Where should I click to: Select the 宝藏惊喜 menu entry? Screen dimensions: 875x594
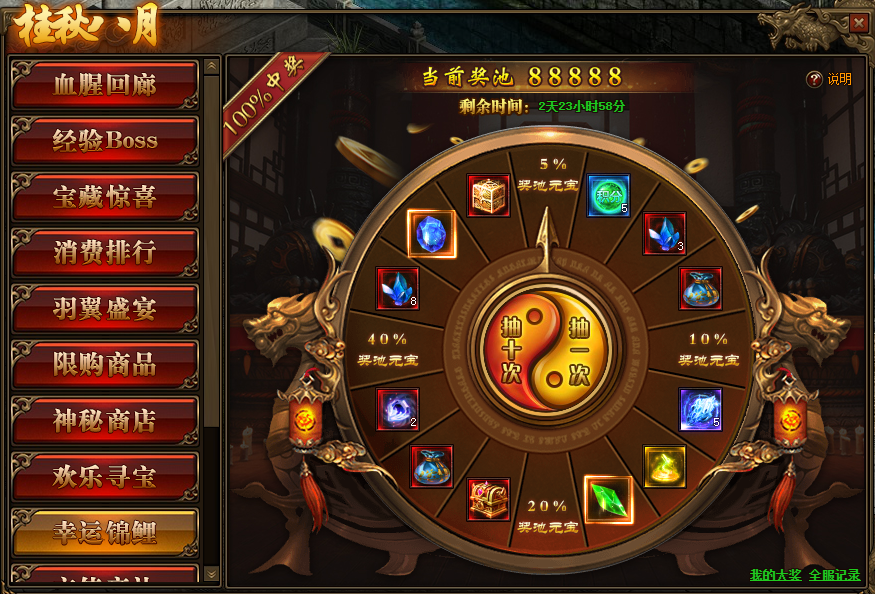(105, 196)
